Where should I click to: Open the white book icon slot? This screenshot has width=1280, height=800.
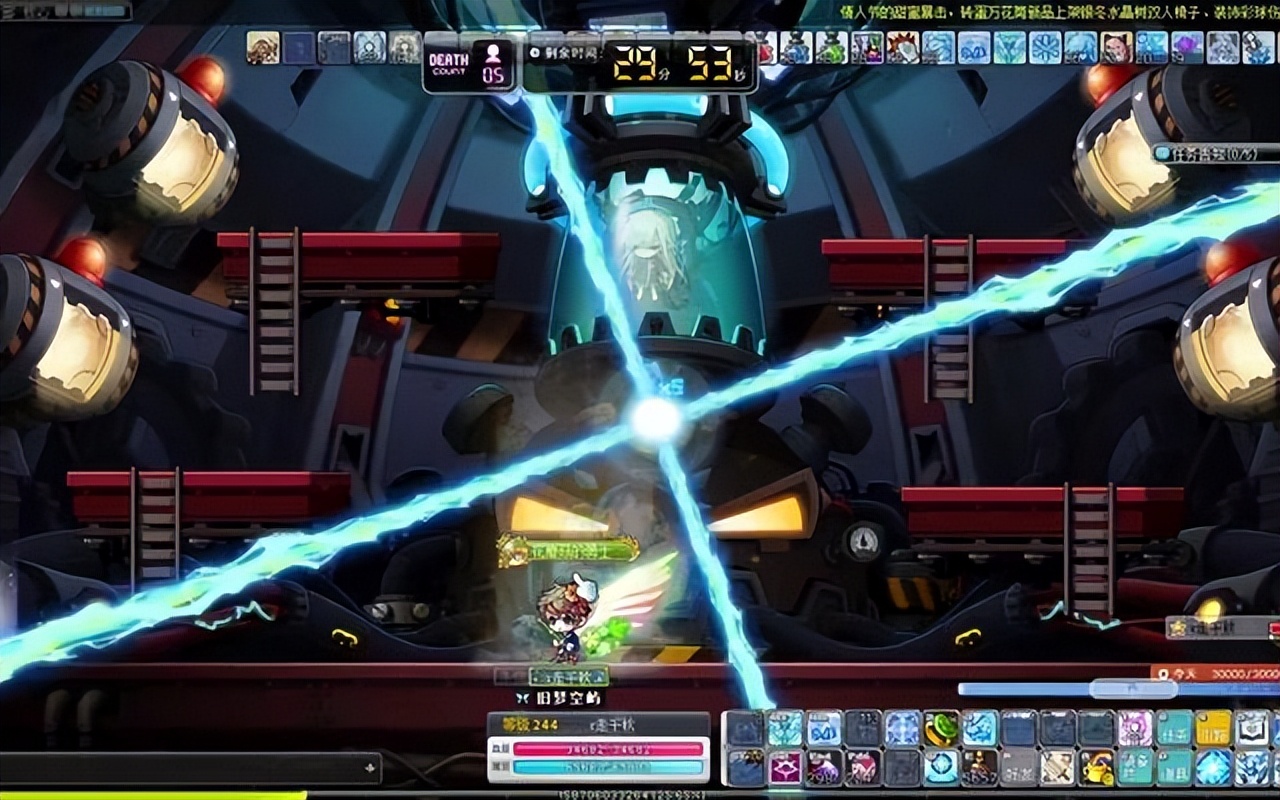(1252, 728)
